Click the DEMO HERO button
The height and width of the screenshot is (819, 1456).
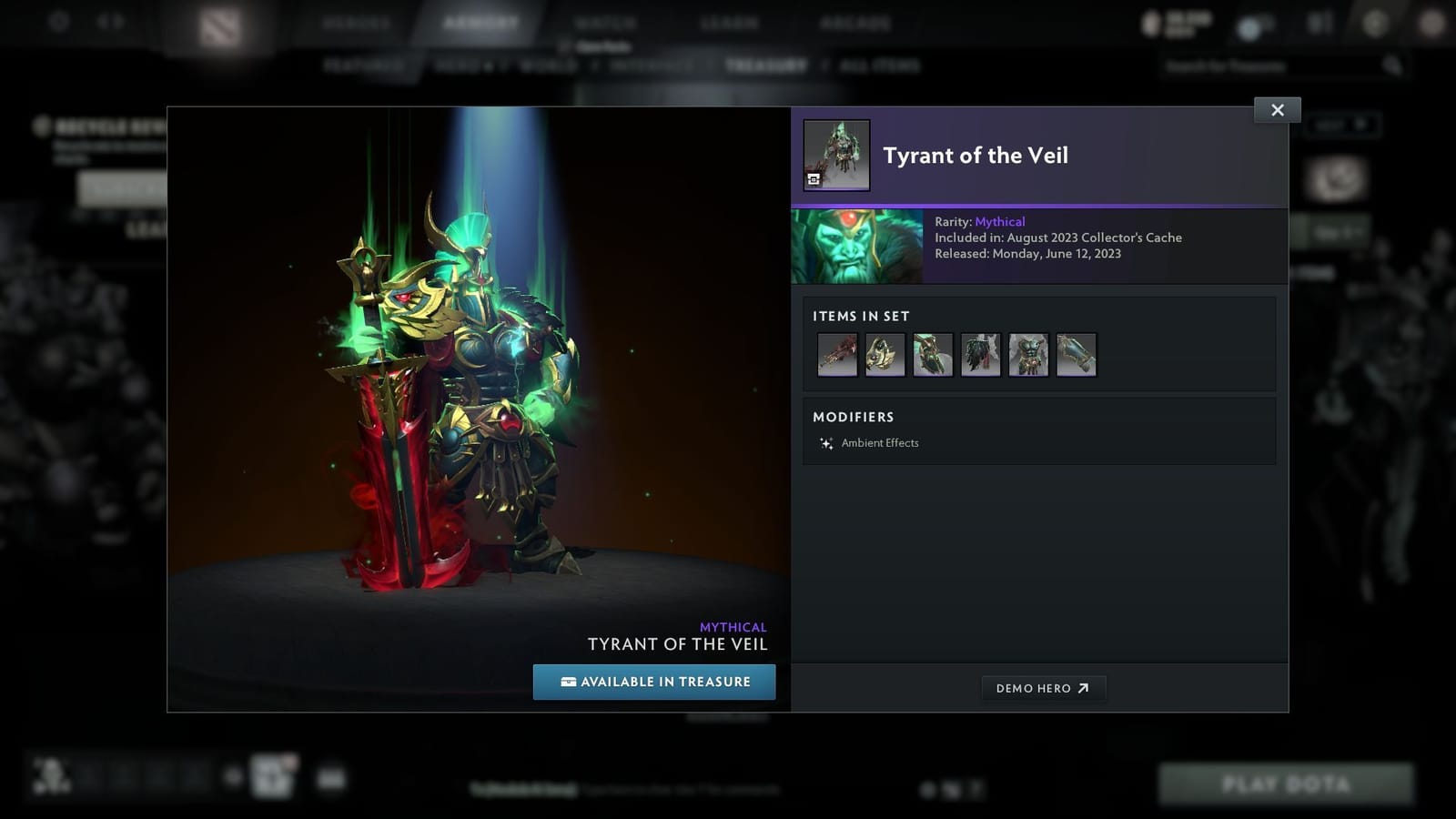click(1043, 688)
